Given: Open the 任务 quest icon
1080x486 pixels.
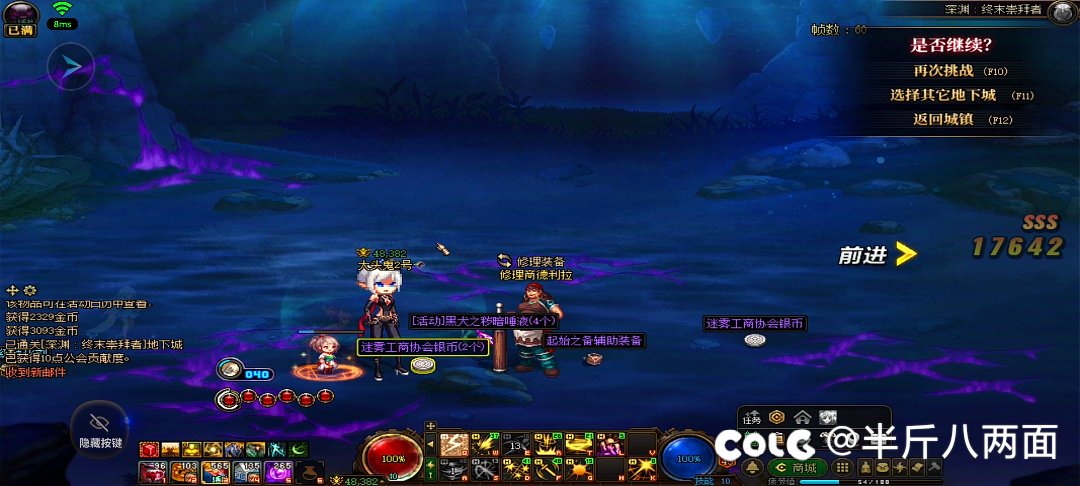Looking at the screenshot, I should (x=753, y=418).
